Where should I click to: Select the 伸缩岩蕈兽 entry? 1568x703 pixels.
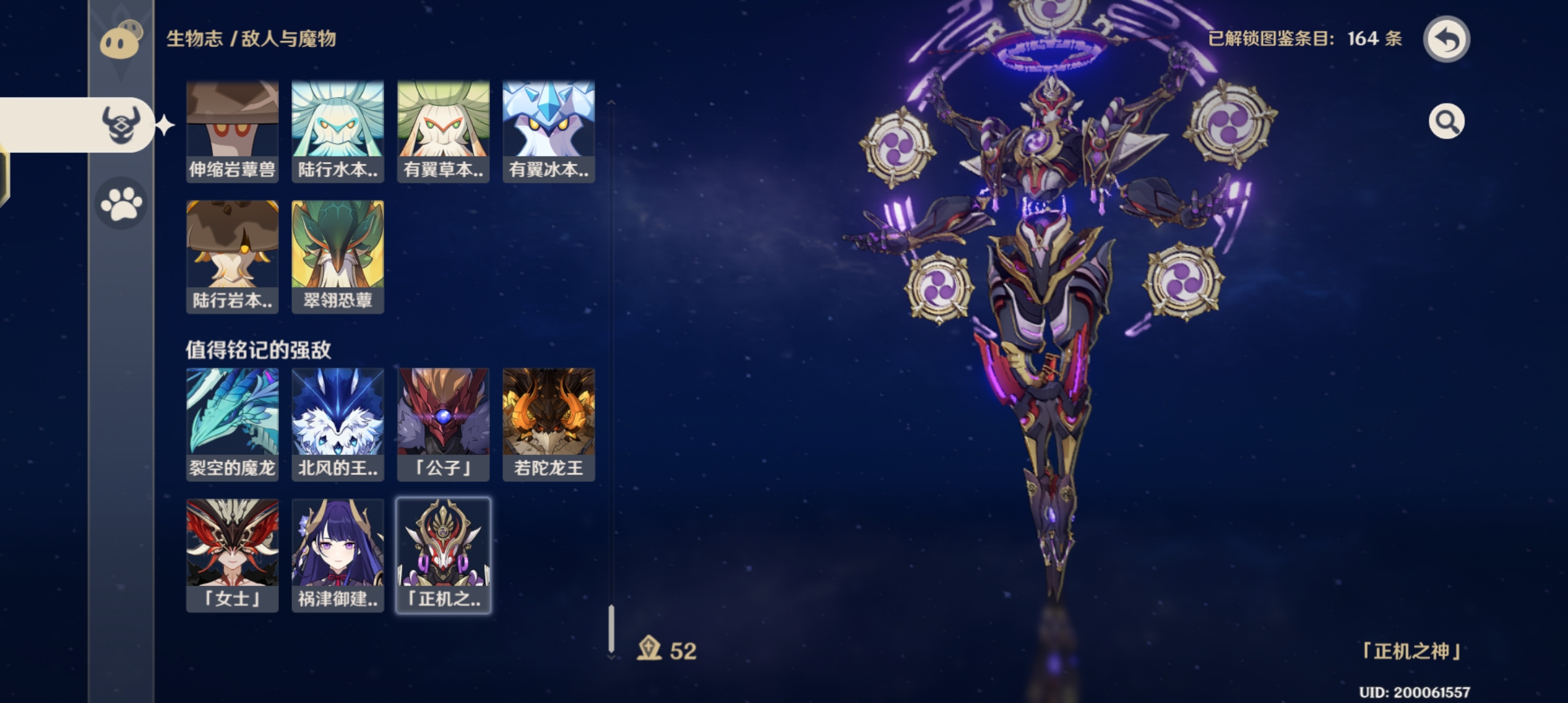point(232,131)
